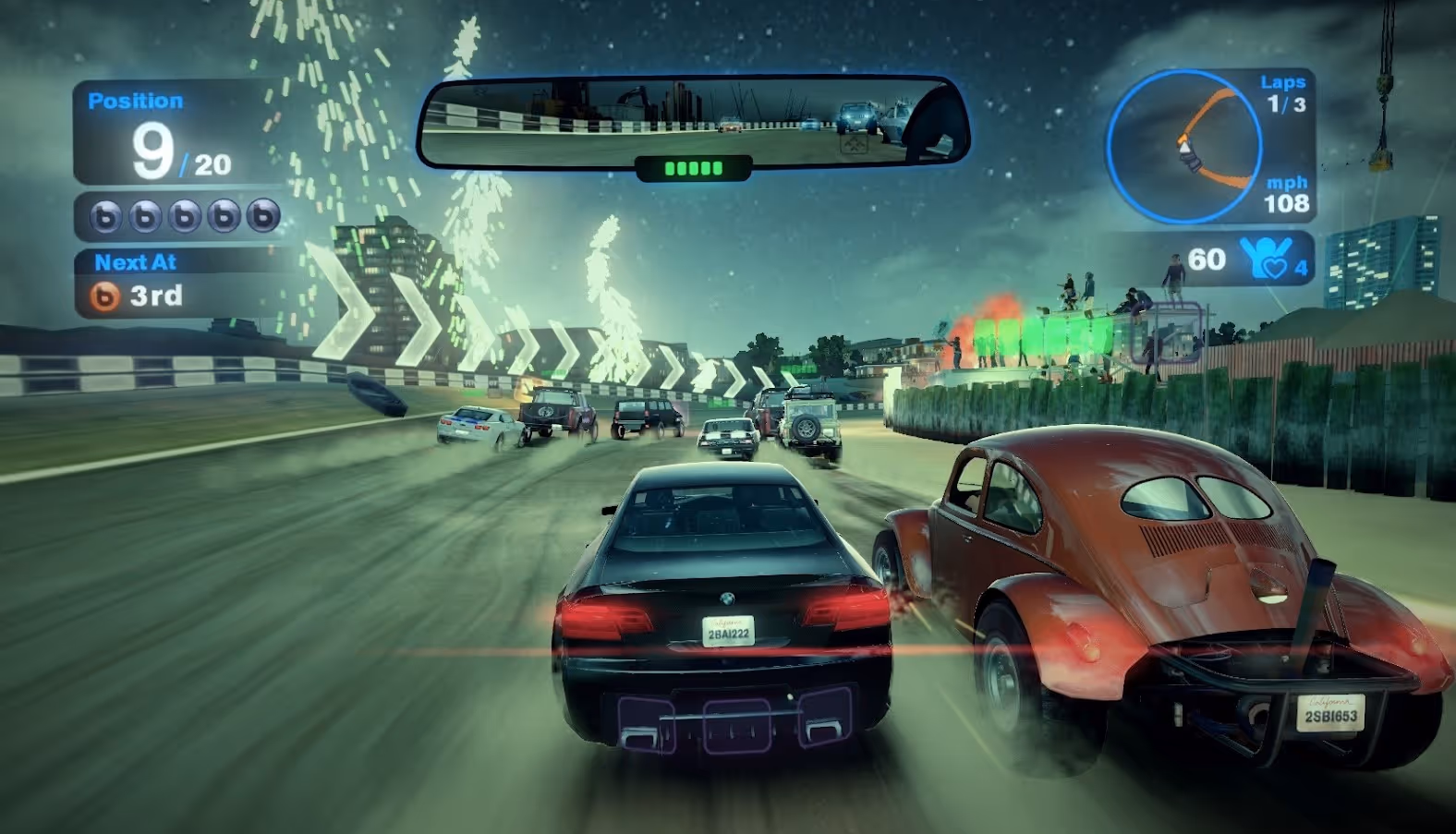The width and height of the screenshot is (1456, 834).
Task: Click the orange light icon beside 3rd
Action: click(104, 296)
